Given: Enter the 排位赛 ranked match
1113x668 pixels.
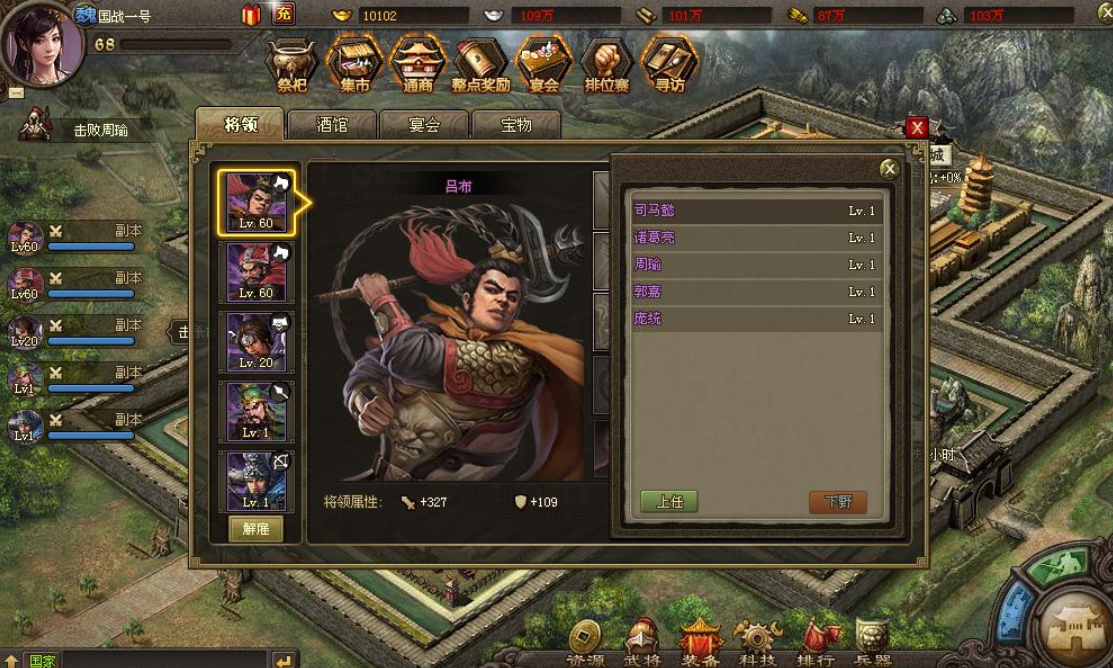Looking at the screenshot, I should tap(606, 66).
